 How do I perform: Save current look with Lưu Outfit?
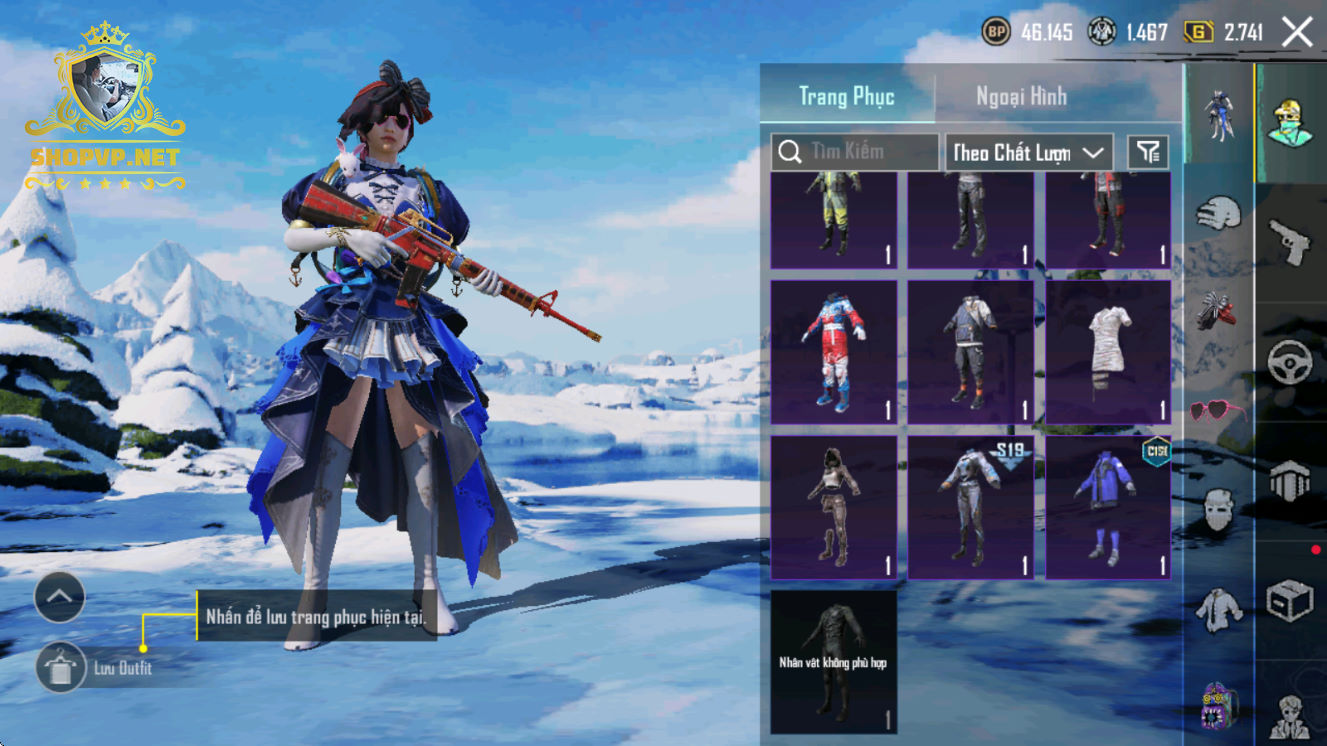pos(61,668)
